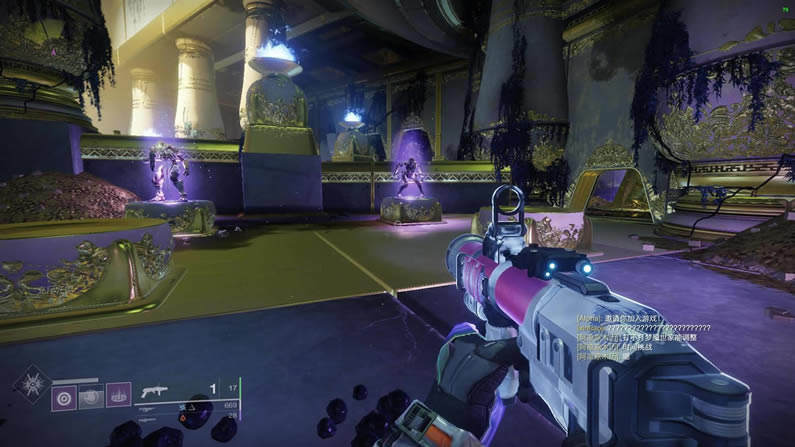Viewport: 795px width, 447px height.
Task: Select the diamond-shaped Super ability icon
Action: [x=30, y=384]
